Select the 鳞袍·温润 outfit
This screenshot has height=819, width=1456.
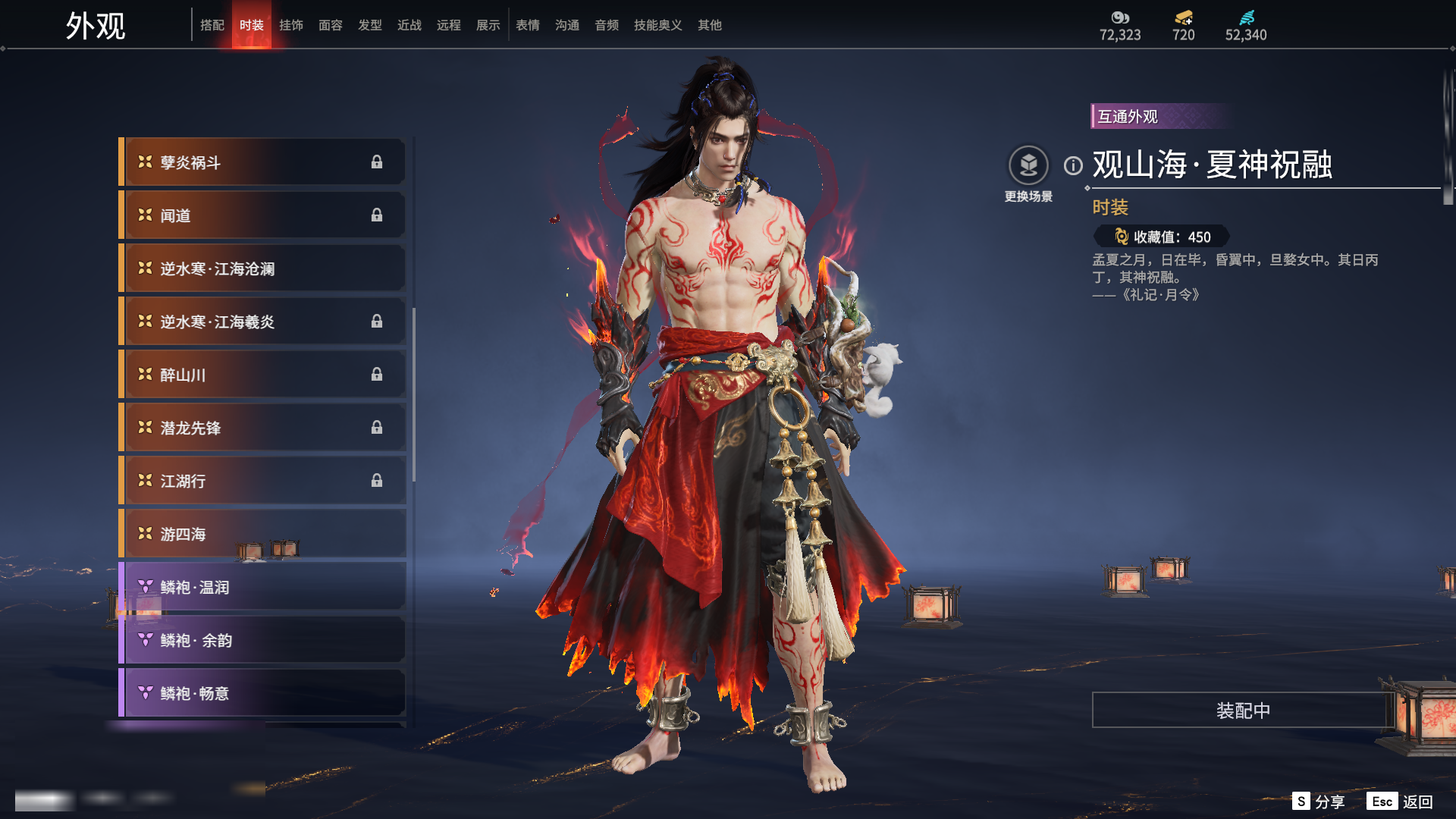click(262, 587)
